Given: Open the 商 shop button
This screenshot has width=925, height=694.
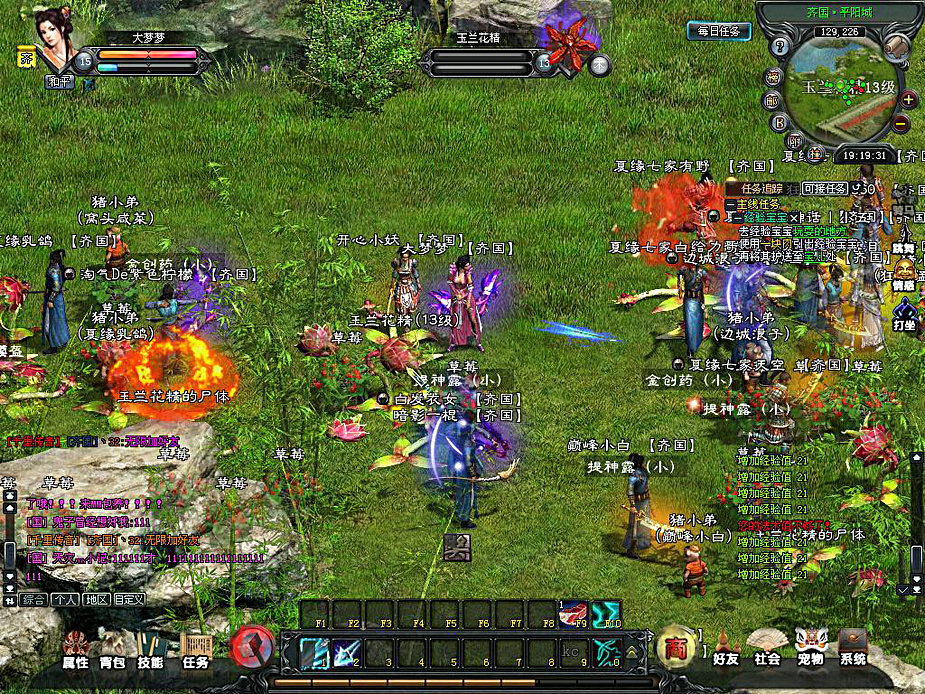Looking at the screenshot, I should click(x=675, y=646).
